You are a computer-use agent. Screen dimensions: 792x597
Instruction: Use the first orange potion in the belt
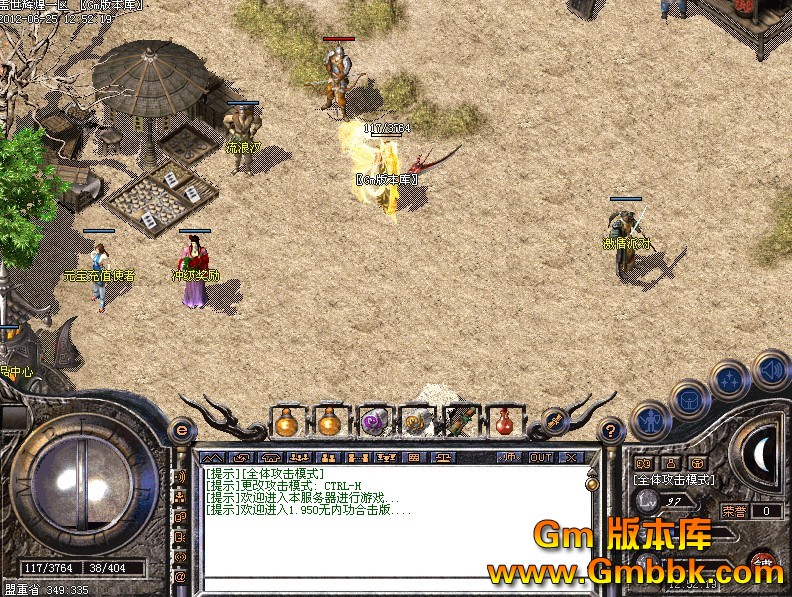(287, 422)
